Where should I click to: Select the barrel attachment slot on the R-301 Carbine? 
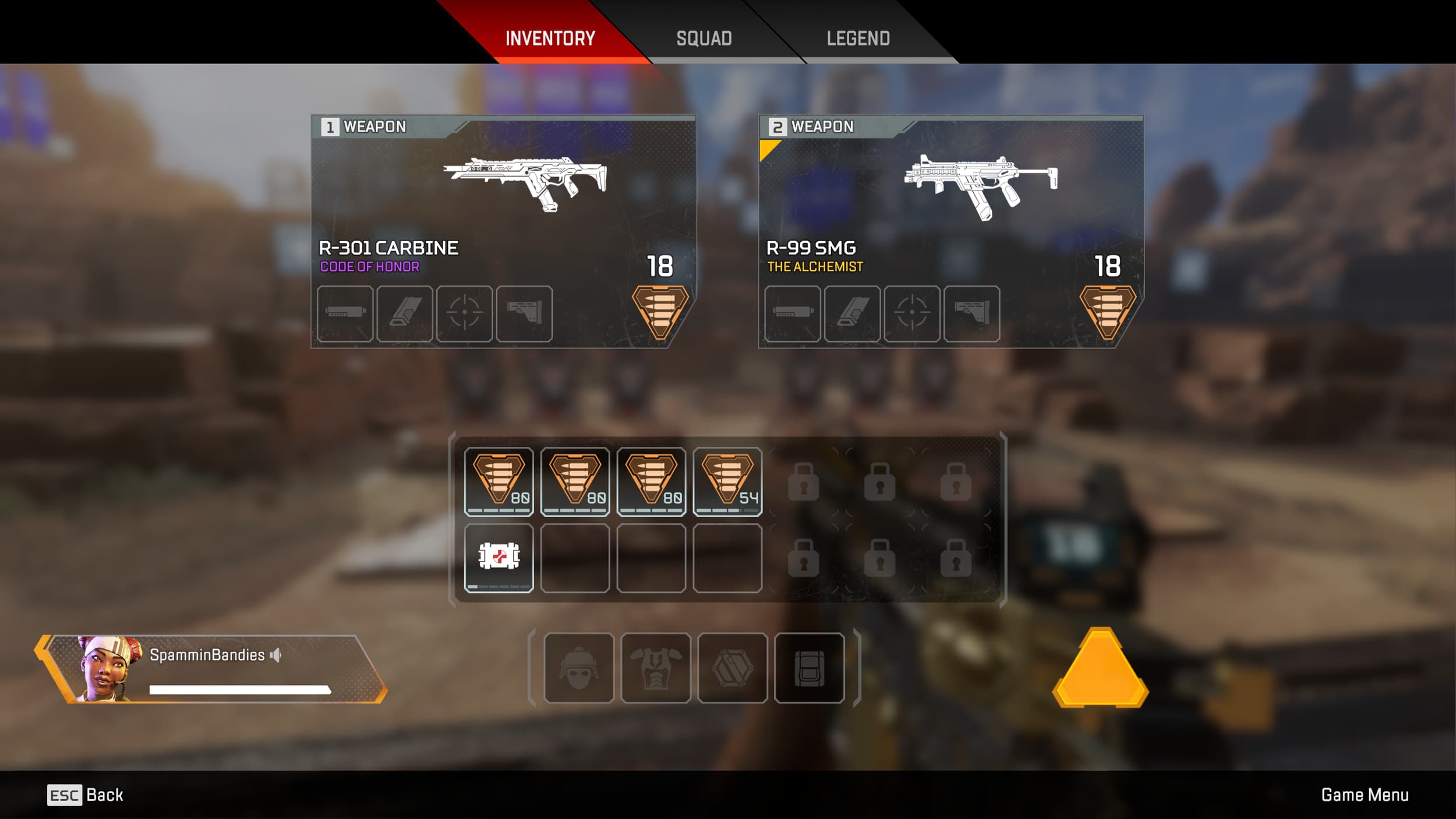347,315
